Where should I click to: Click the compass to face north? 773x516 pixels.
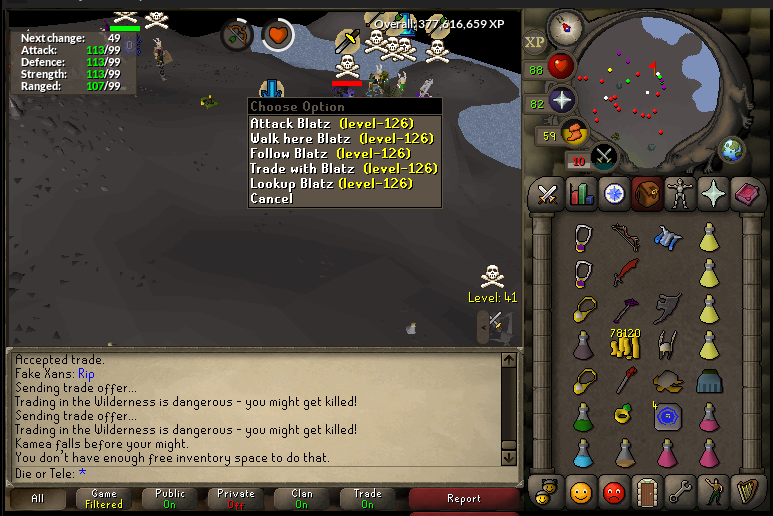tap(565, 23)
